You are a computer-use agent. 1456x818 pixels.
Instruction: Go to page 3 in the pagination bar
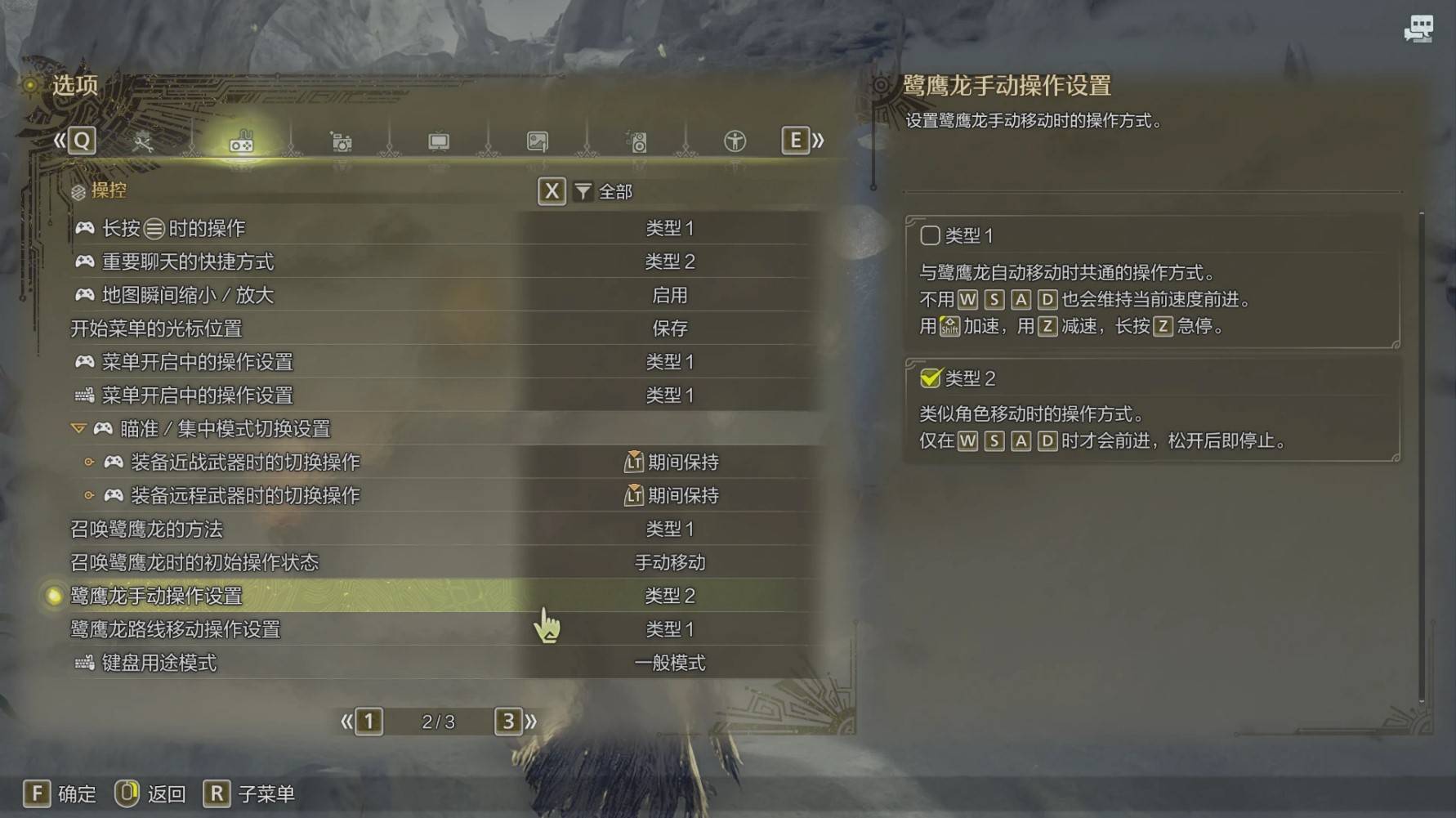(x=507, y=721)
